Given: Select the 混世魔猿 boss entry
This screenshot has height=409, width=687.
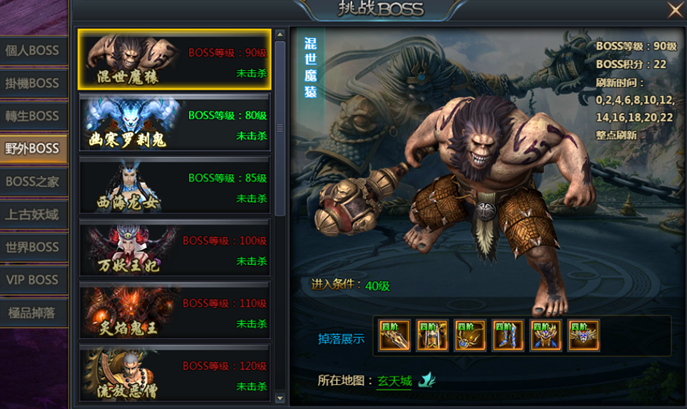Looking at the screenshot, I should pos(174,59).
